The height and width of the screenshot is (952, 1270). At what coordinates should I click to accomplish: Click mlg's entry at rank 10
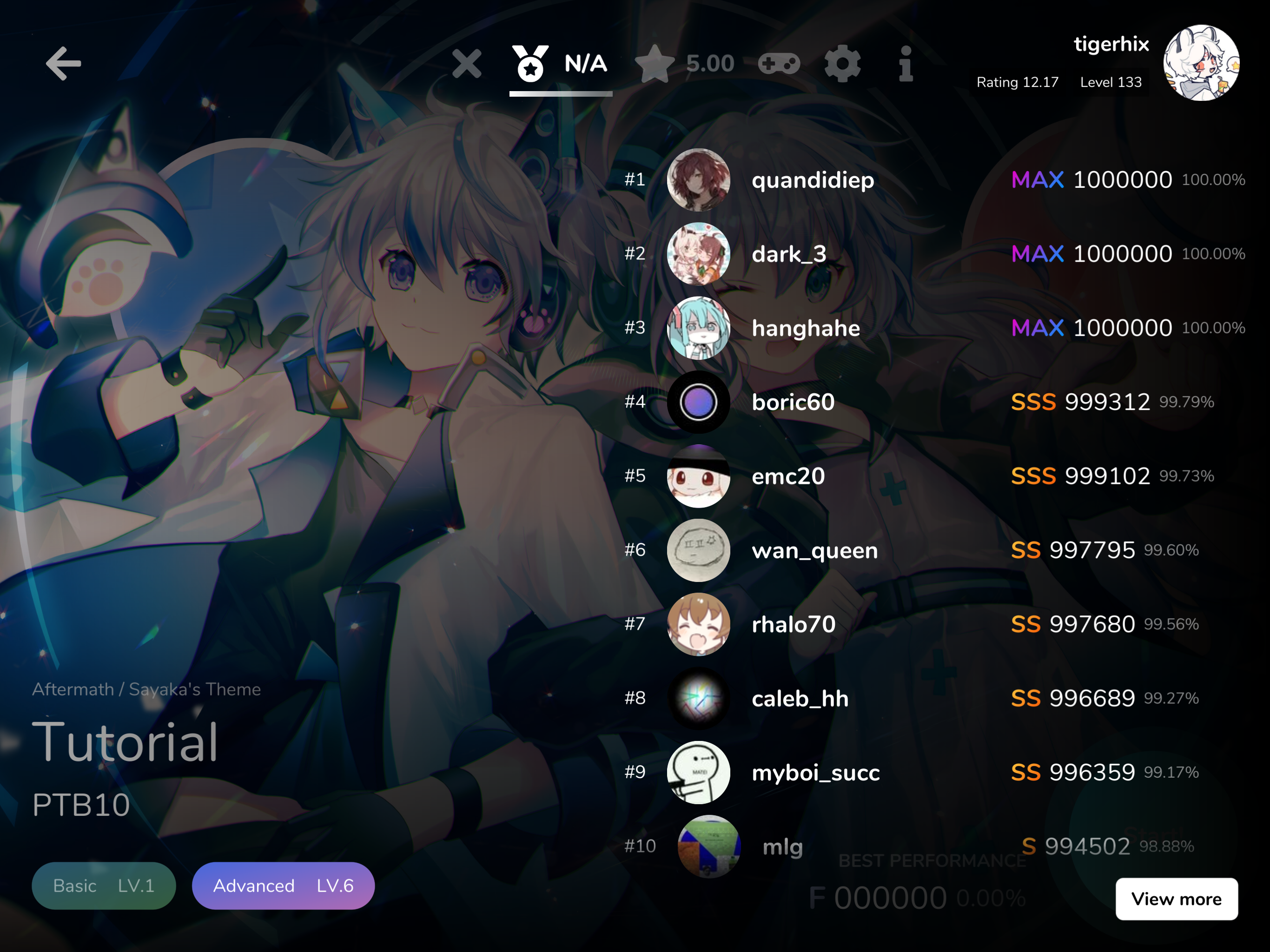pos(782,846)
